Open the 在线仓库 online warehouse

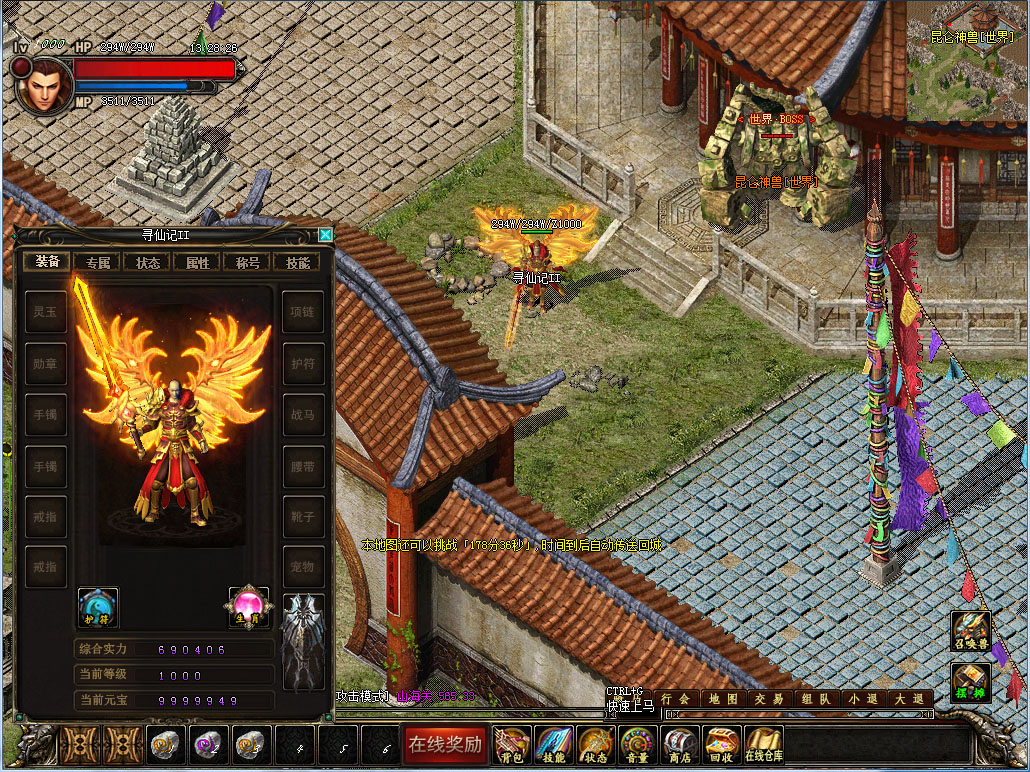(x=764, y=744)
